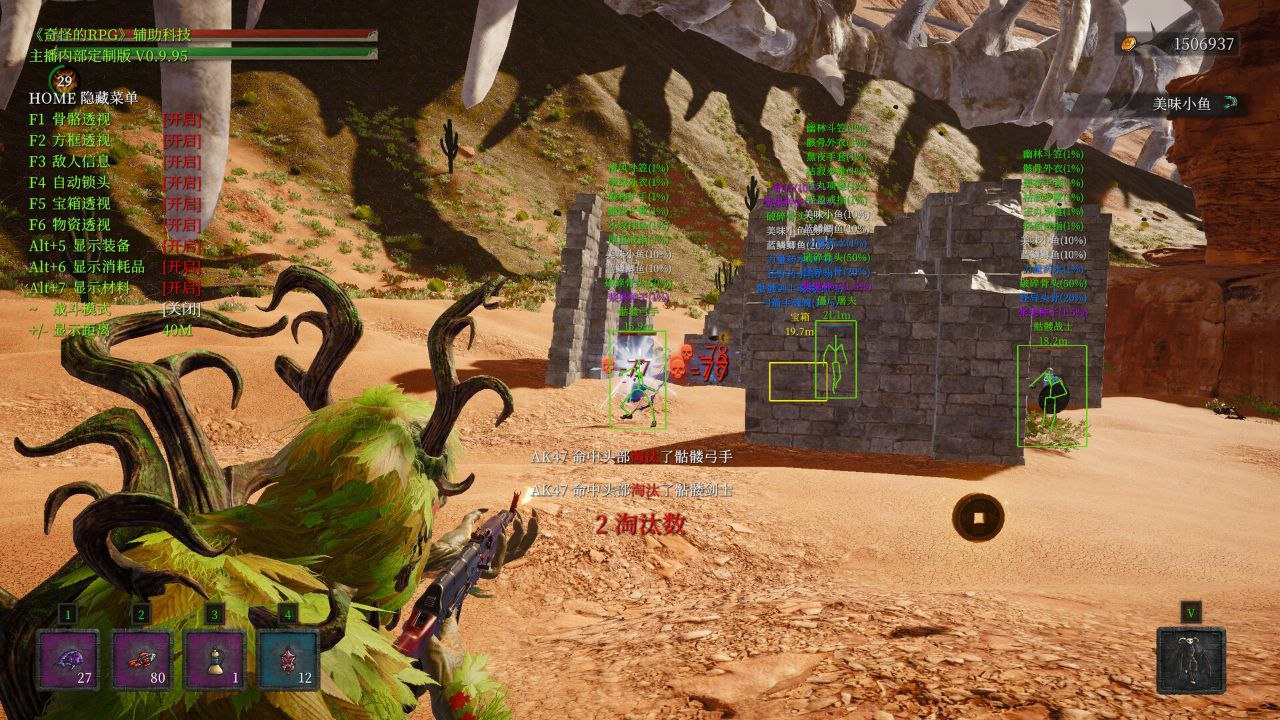The image size is (1280, 720).
Task: Click the fish icon beside 美味小鱼 notification
Action: [x=1231, y=101]
